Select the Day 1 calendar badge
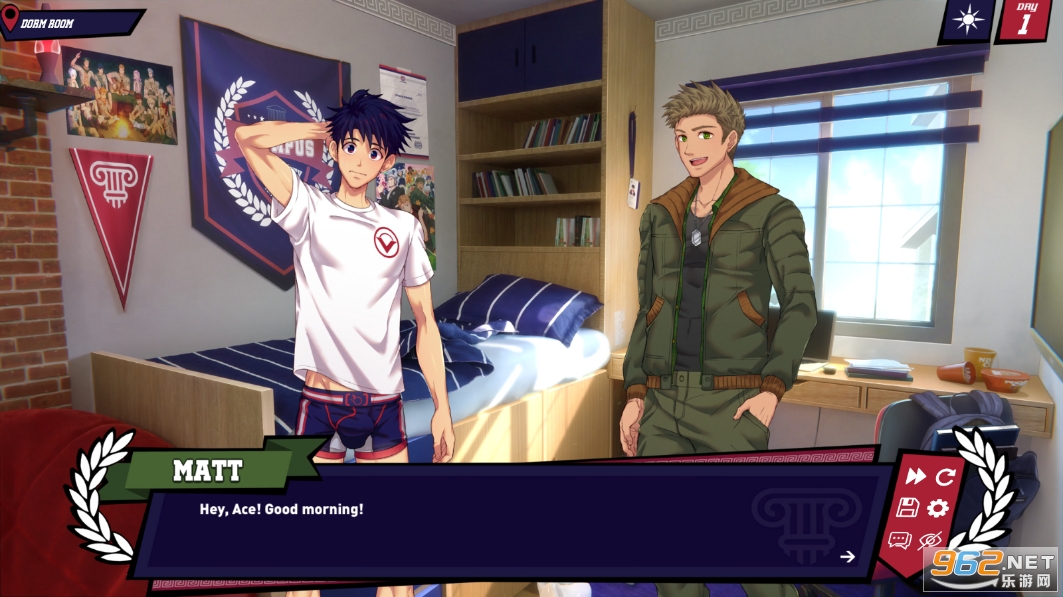Screen dimensions: 1063x597 click(1023, 20)
